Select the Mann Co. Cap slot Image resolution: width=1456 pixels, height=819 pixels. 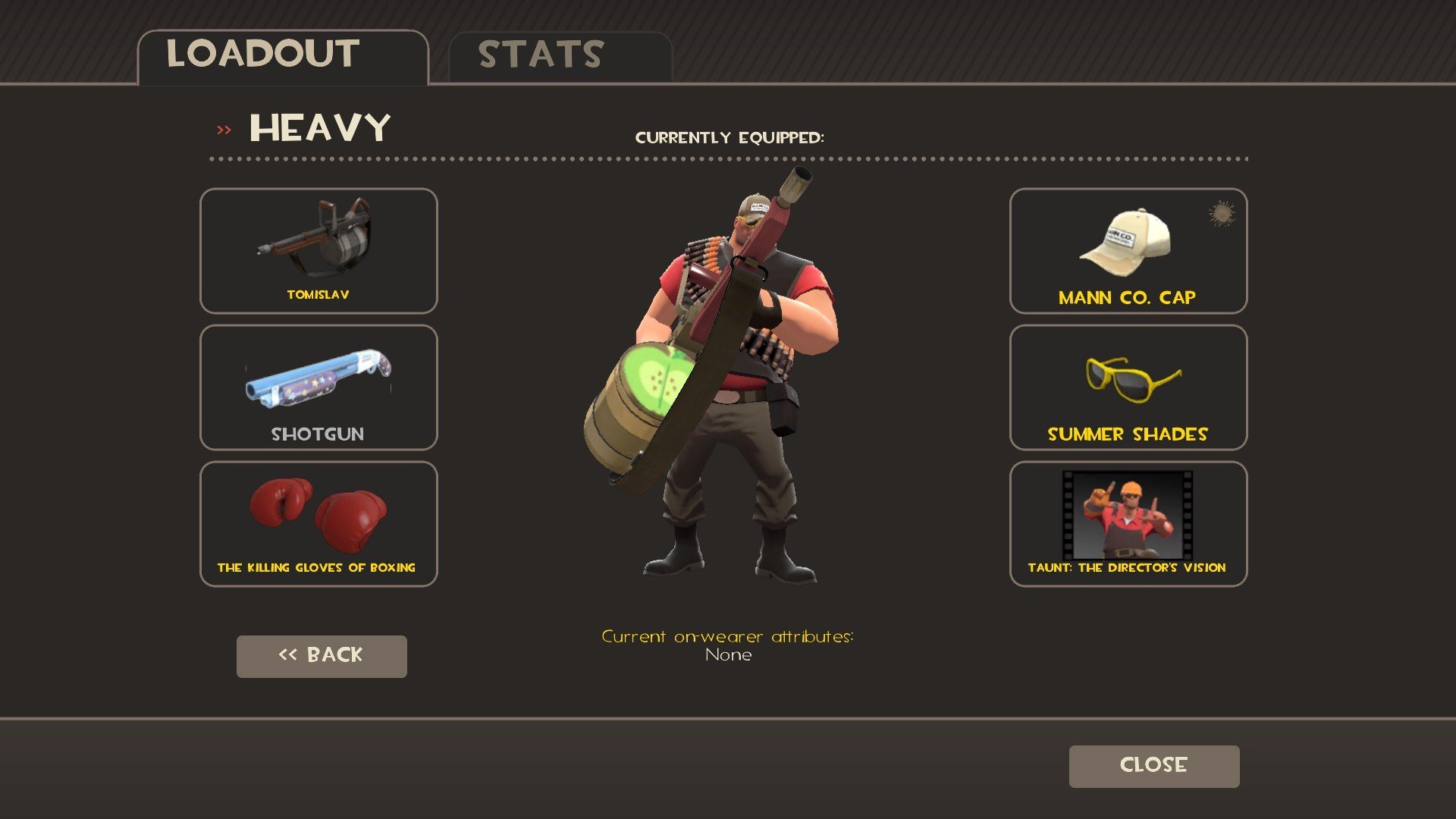(1128, 250)
